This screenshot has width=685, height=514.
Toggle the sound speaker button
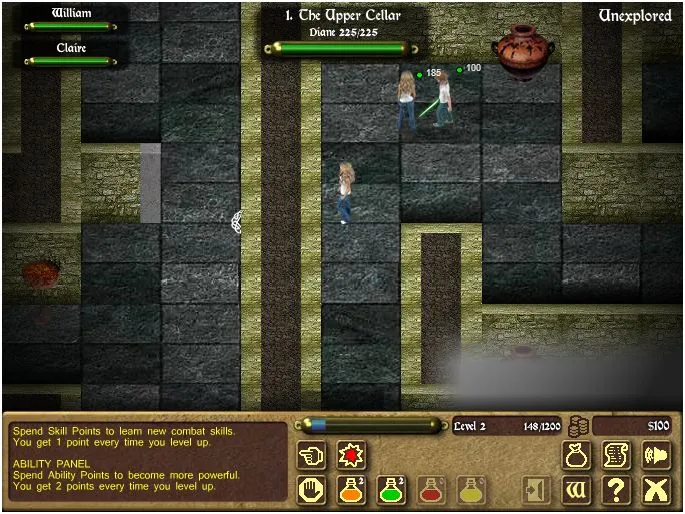(655, 456)
